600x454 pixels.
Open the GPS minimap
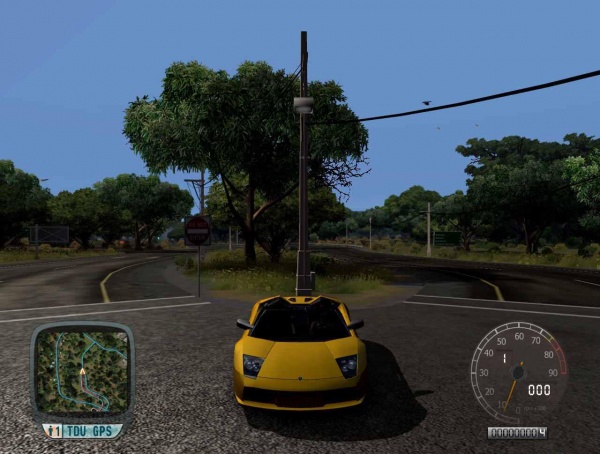[x=81, y=372]
